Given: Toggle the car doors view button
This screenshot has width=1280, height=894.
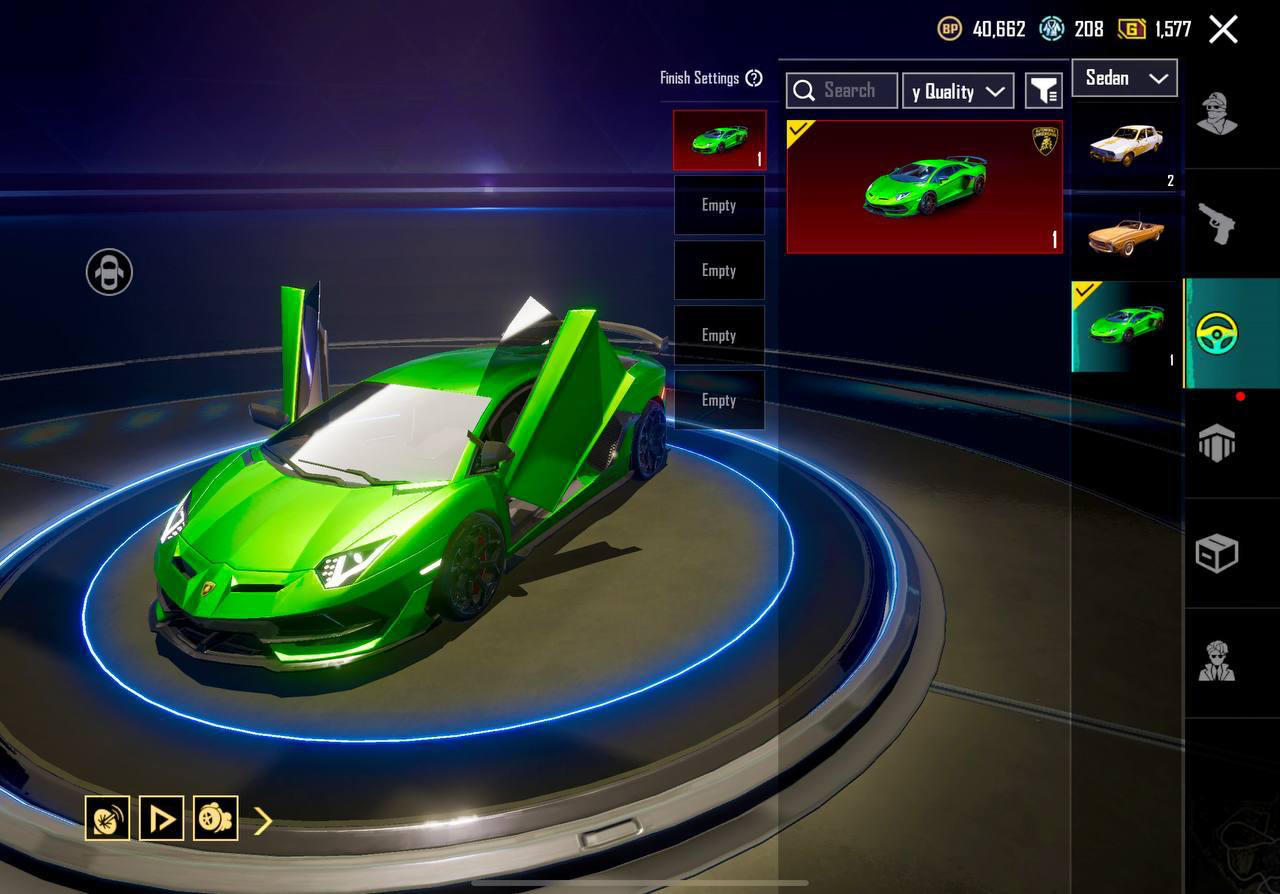Looking at the screenshot, I should tap(109, 272).
